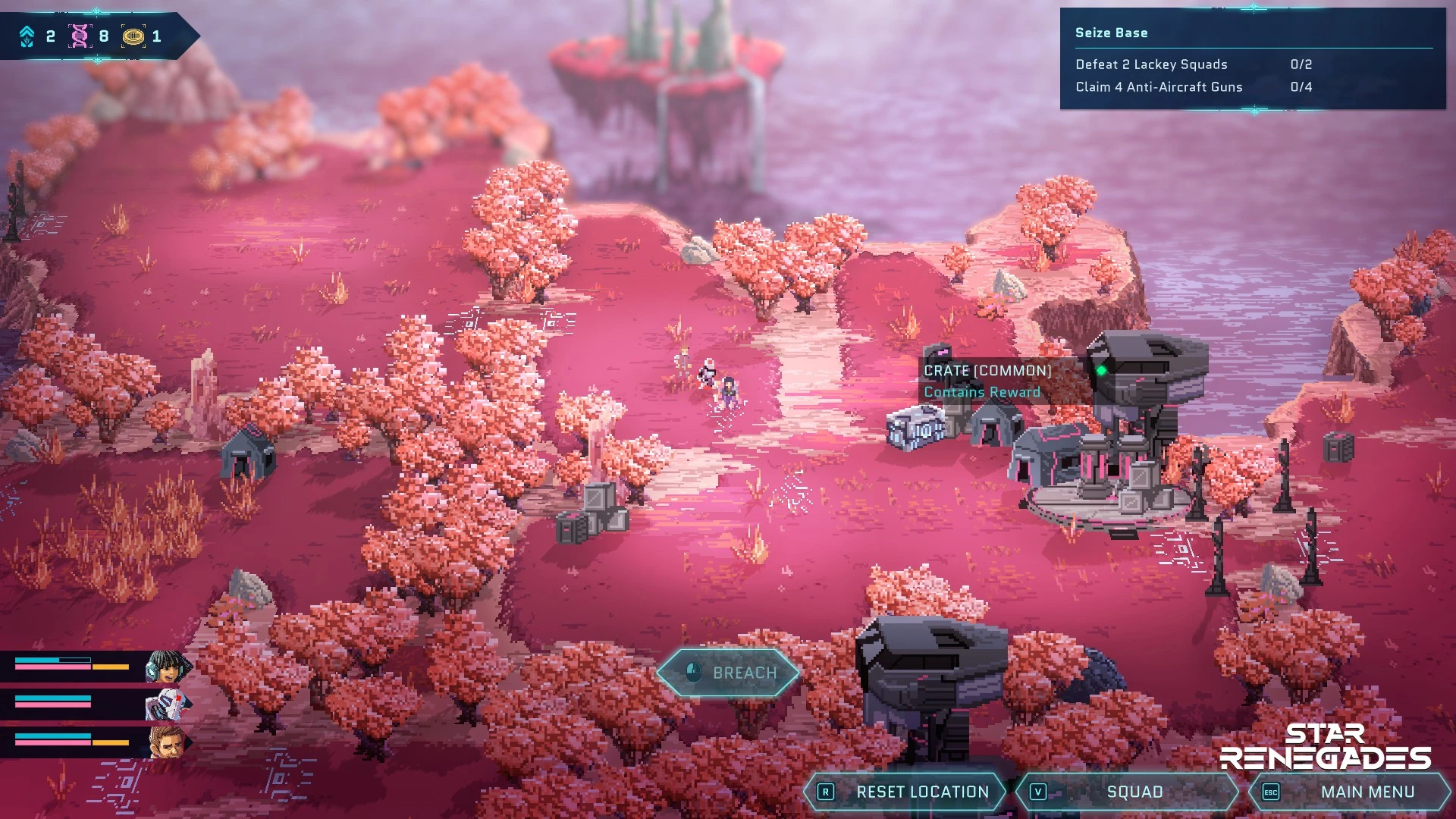Select the Reset Location button

[905, 792]
